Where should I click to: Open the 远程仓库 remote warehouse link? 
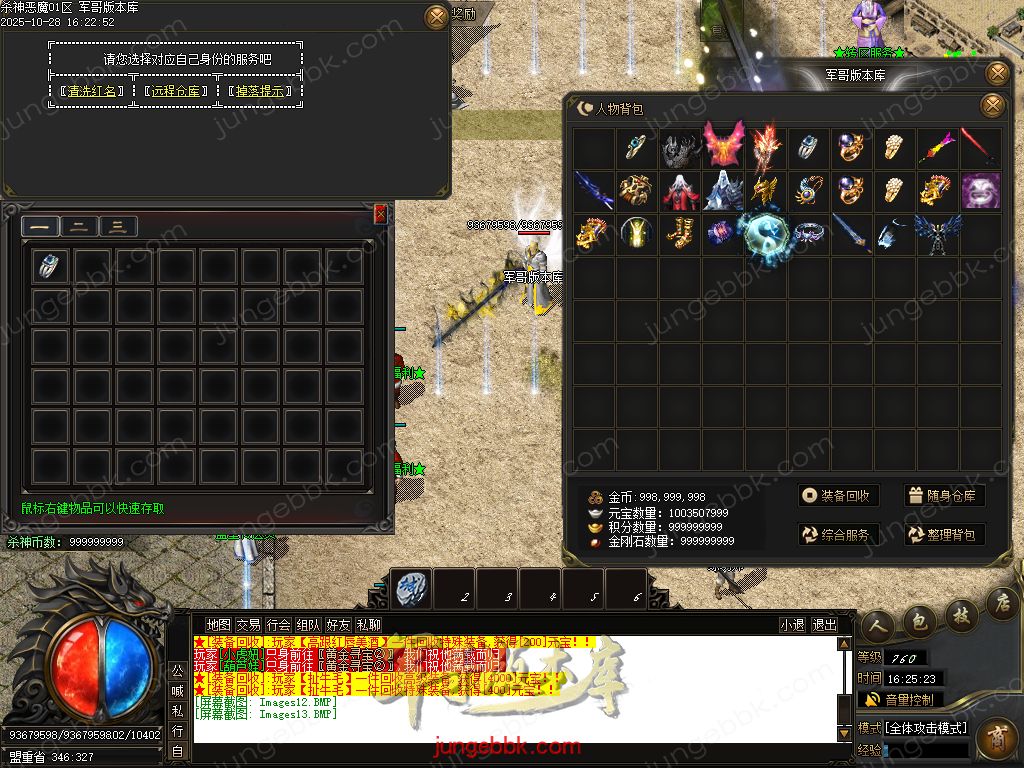[178, 91]
